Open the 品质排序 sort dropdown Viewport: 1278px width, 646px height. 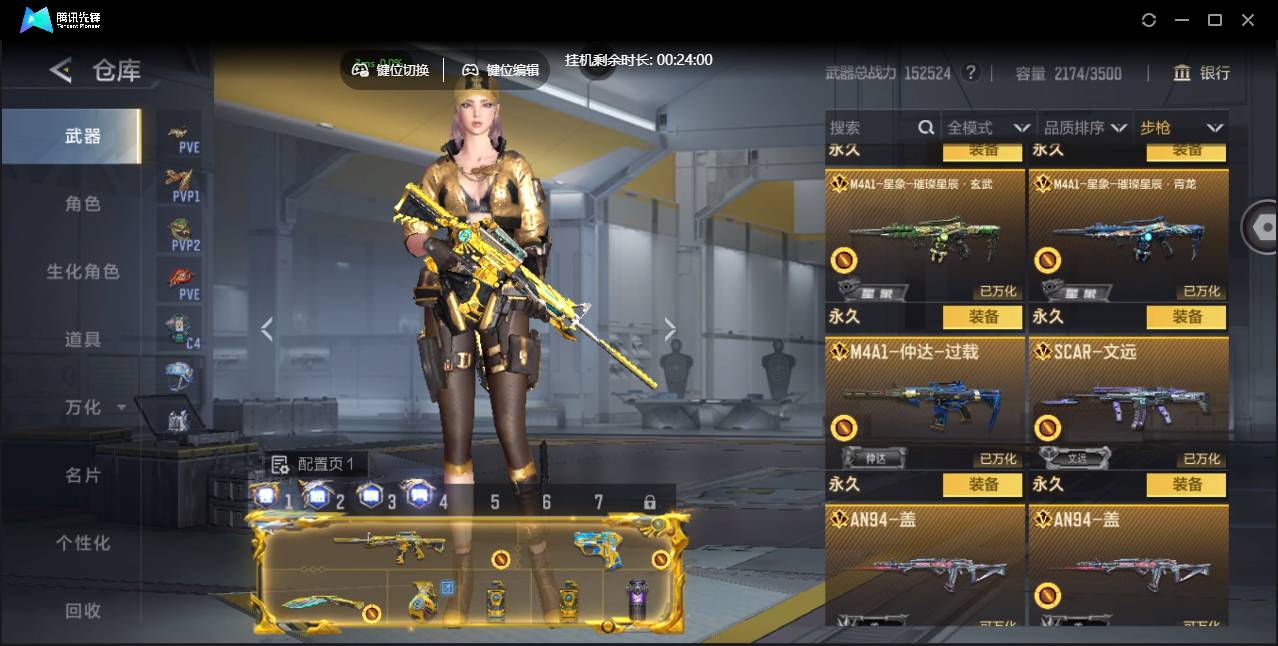1085,128
